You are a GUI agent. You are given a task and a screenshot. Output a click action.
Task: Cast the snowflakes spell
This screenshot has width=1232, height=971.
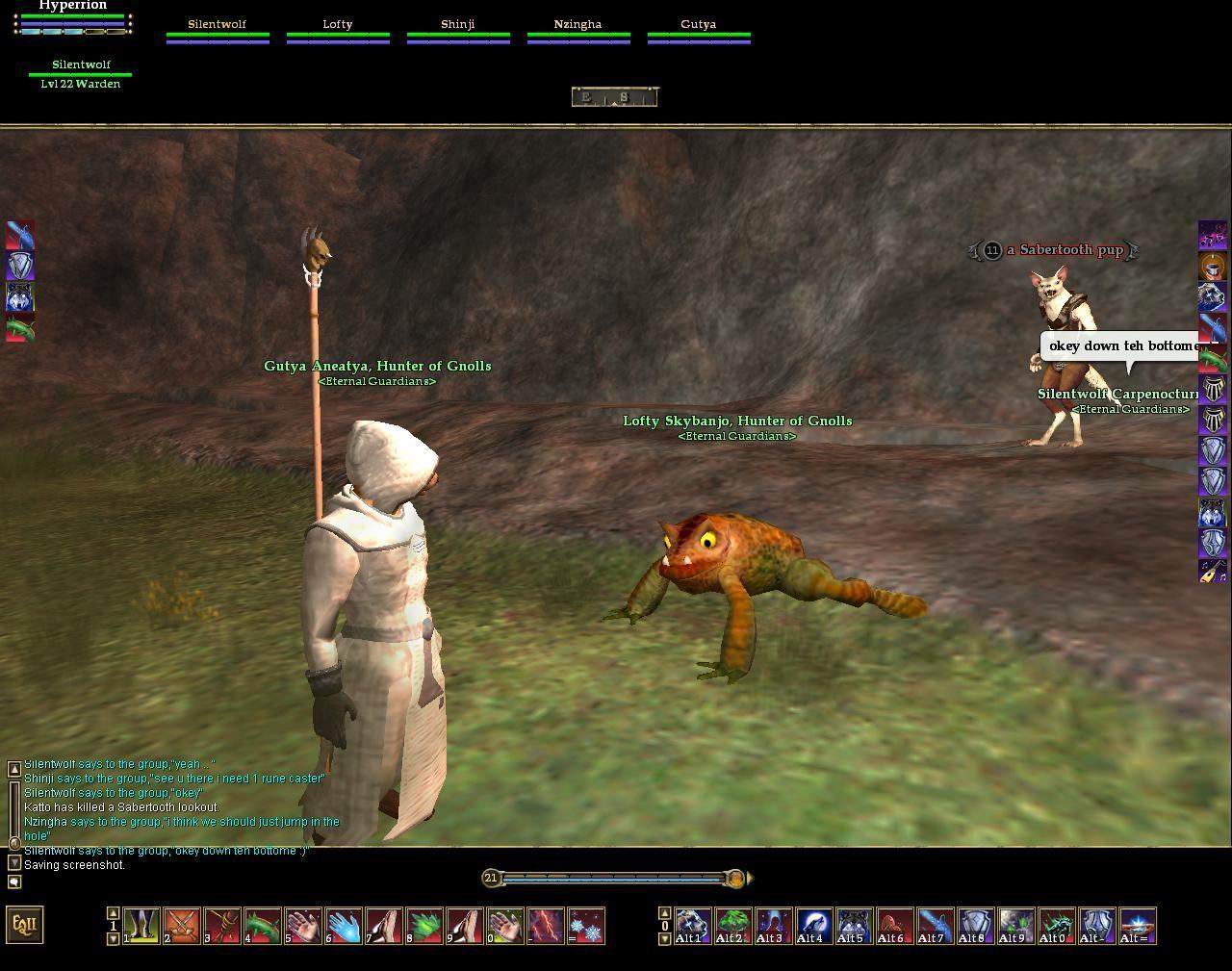tap(586, 926)
